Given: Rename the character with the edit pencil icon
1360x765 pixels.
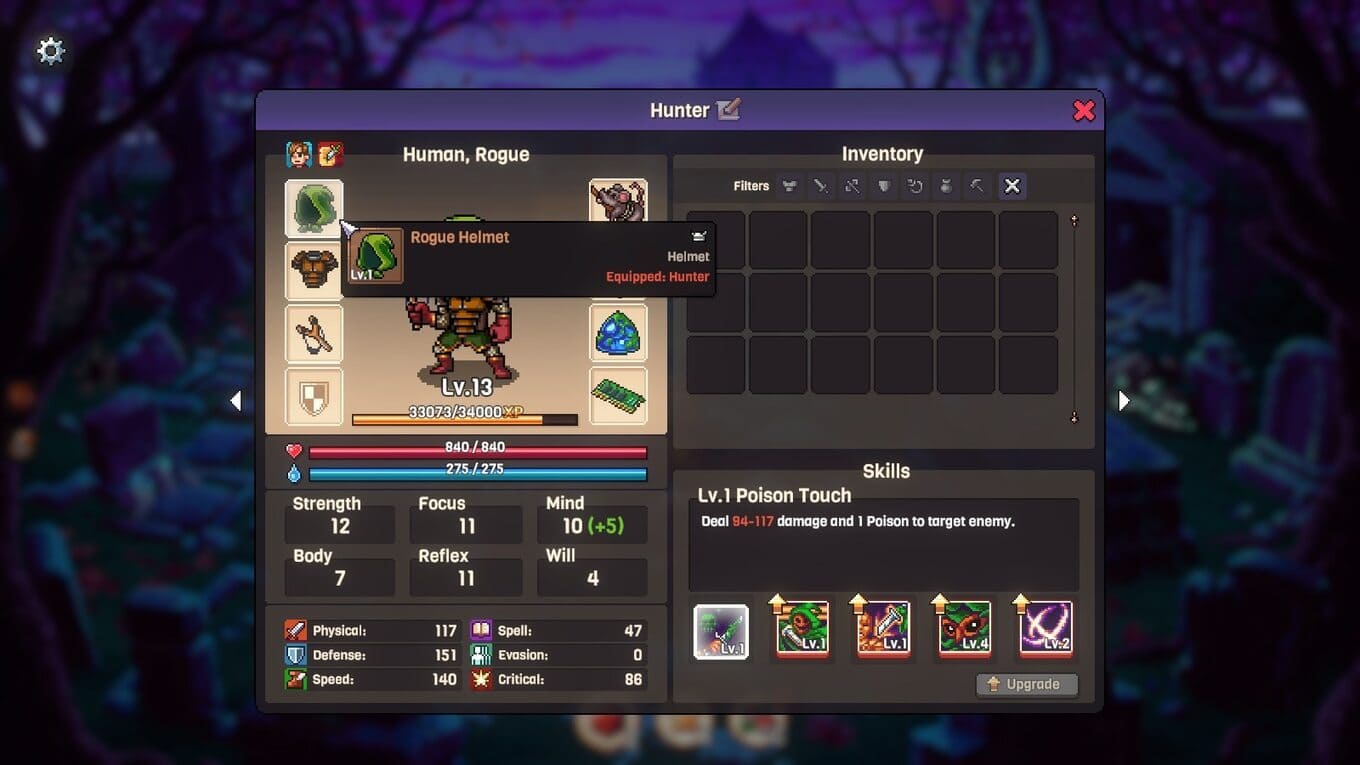Looking at the screenshot, I should [x=728, y=110].
